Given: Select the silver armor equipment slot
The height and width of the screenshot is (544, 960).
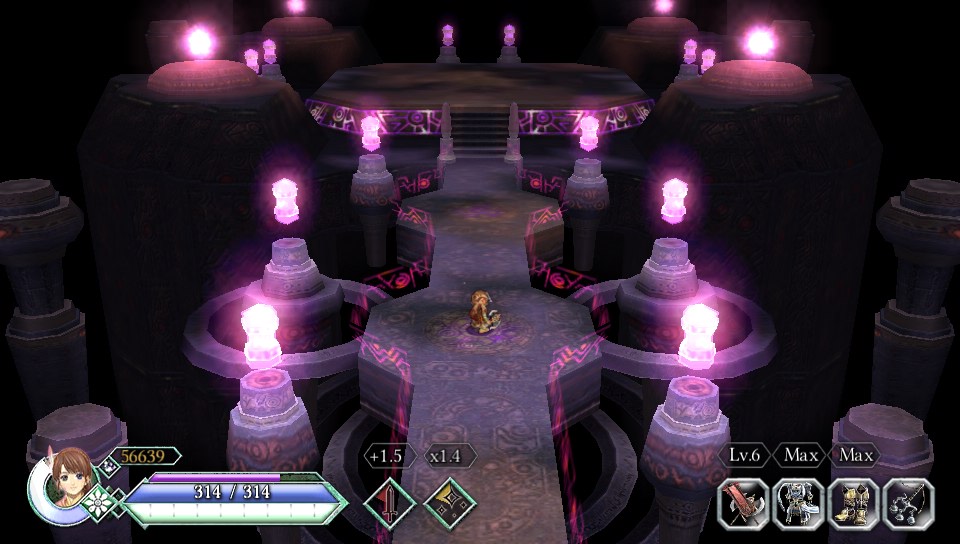Looking at the screenshot, I should point(799,503).
